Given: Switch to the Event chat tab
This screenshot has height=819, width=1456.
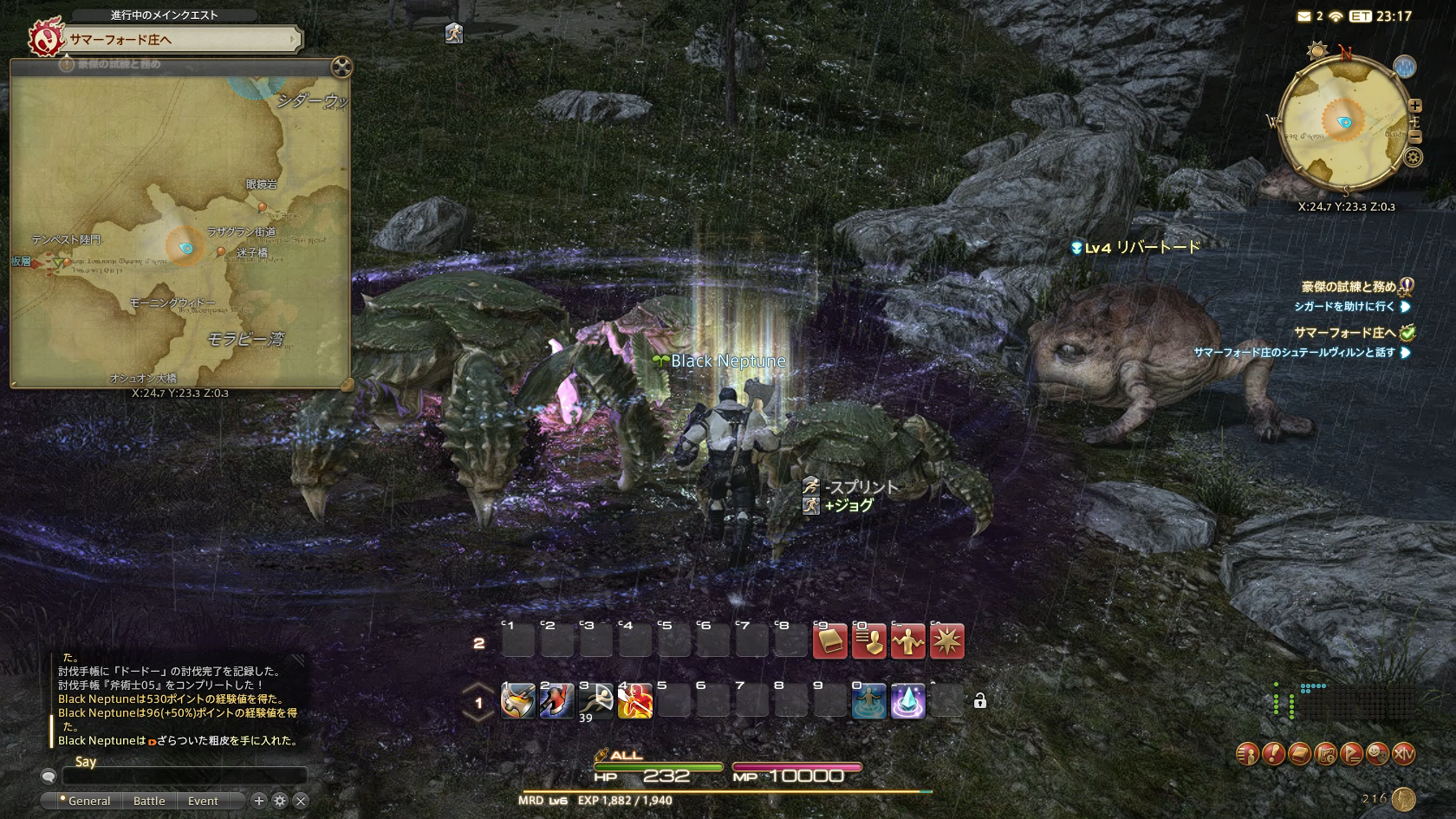Looking at the screenshot, I should 203,801.
